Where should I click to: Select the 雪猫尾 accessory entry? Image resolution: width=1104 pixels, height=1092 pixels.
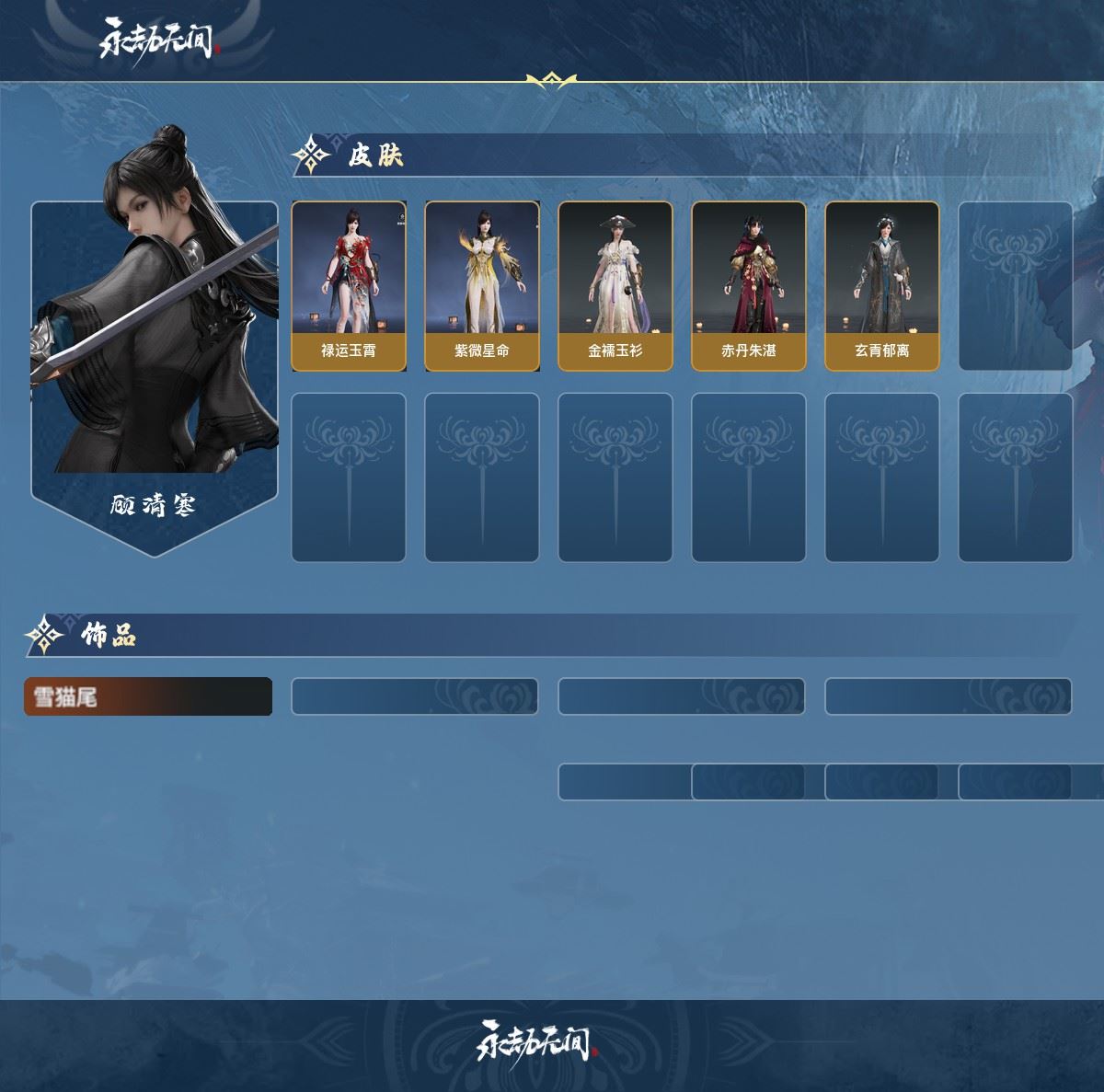click(x=148, y=696)
